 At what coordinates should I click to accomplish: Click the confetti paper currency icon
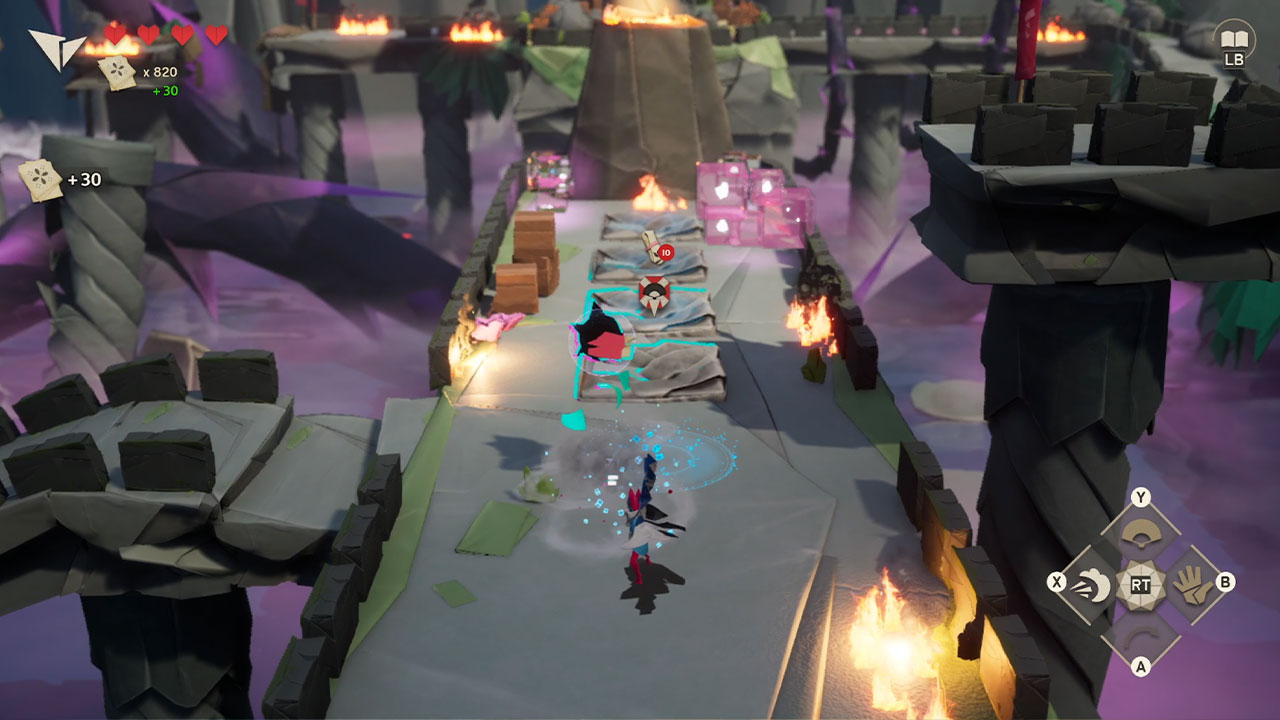coord(118,72)
